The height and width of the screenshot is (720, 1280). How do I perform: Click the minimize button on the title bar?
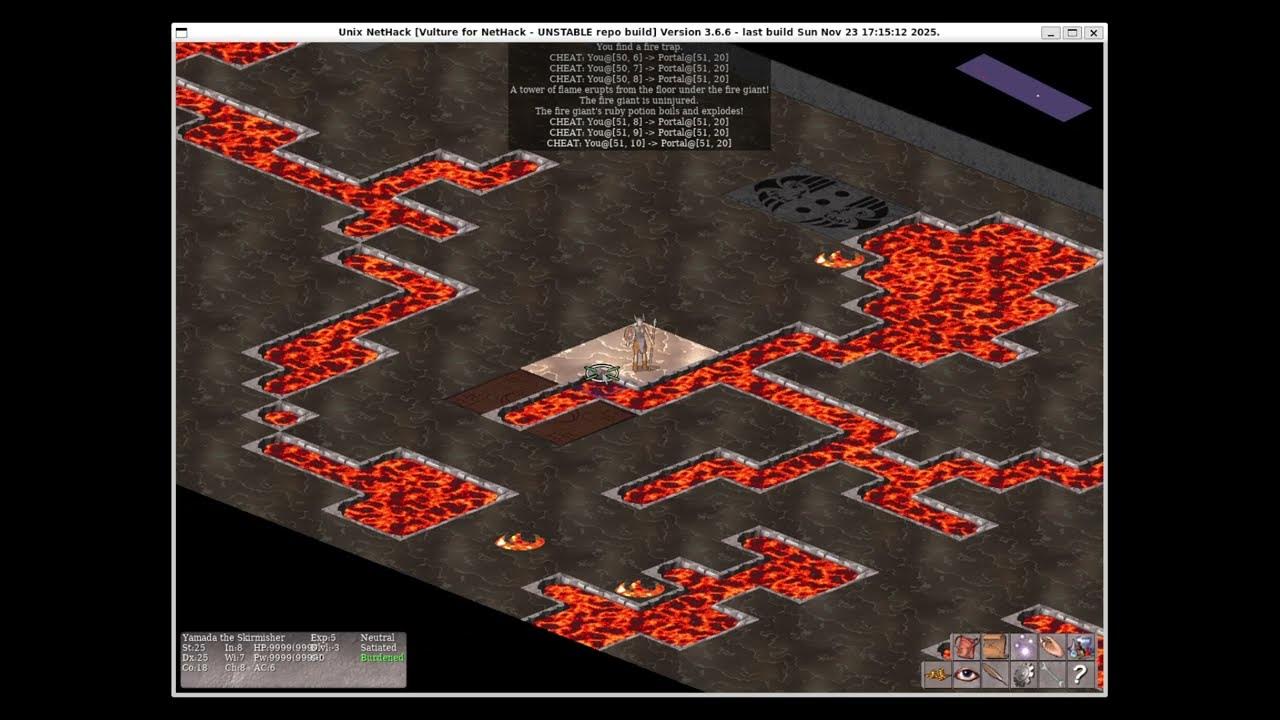point(1049,33)
